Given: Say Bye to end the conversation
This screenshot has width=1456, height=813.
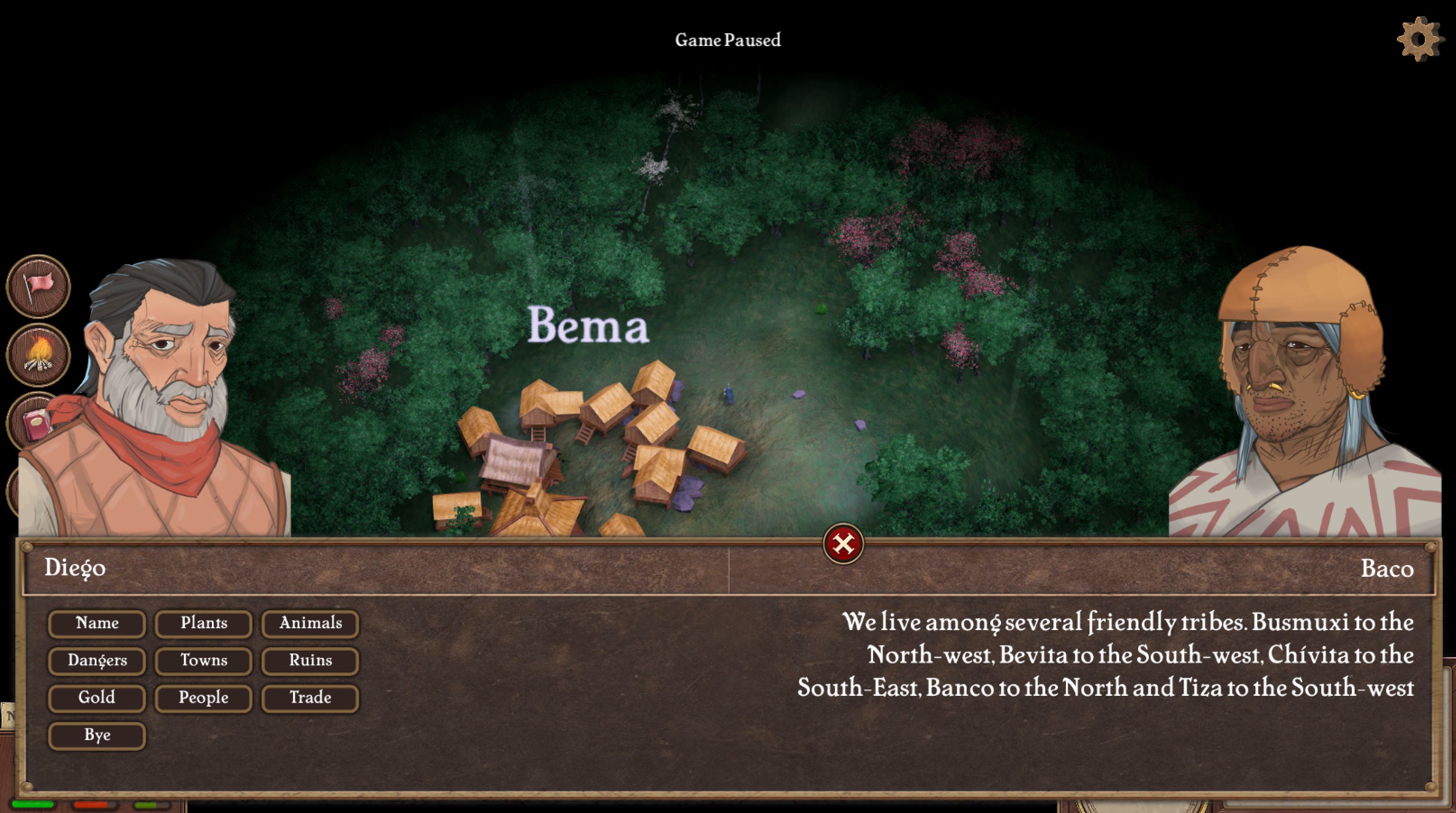Looking at the screenshot, I should 96,735.
